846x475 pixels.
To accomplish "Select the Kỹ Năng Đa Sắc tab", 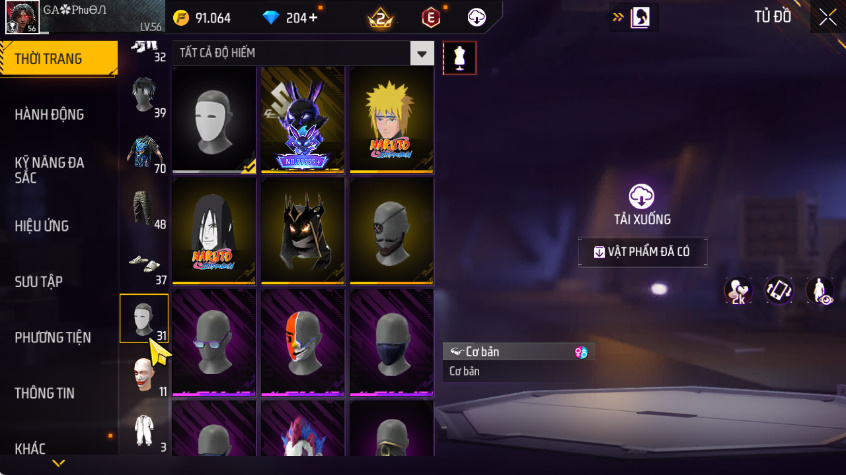I will pos(49,169).
